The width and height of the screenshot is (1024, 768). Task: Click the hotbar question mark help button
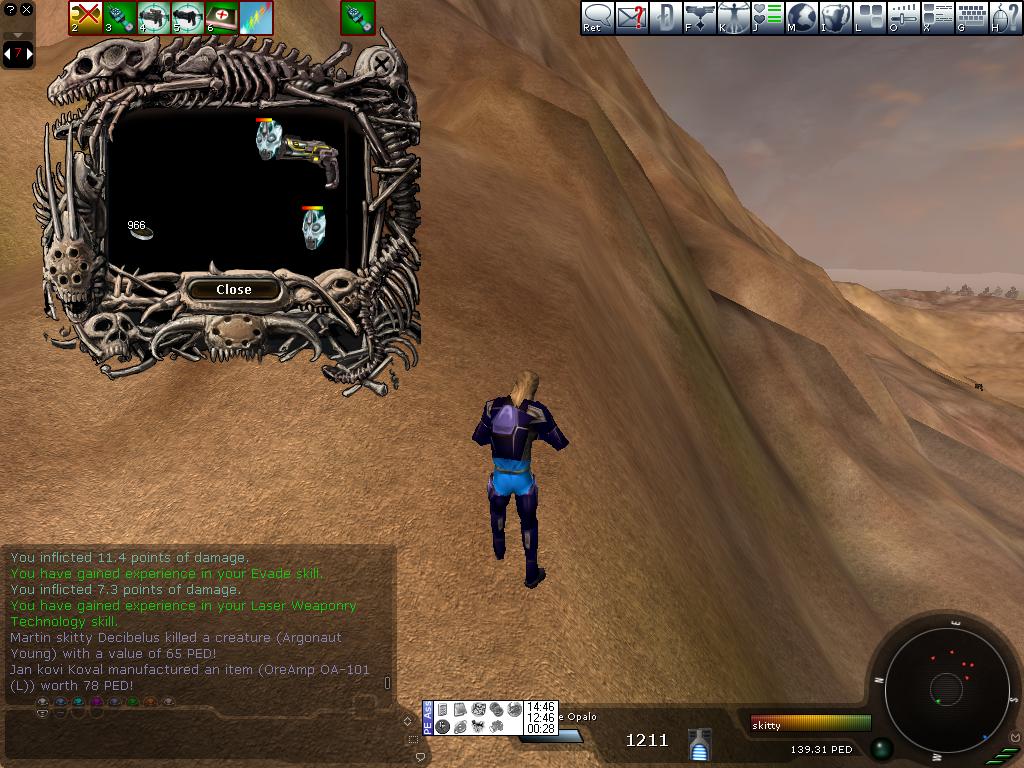(10, 10)
